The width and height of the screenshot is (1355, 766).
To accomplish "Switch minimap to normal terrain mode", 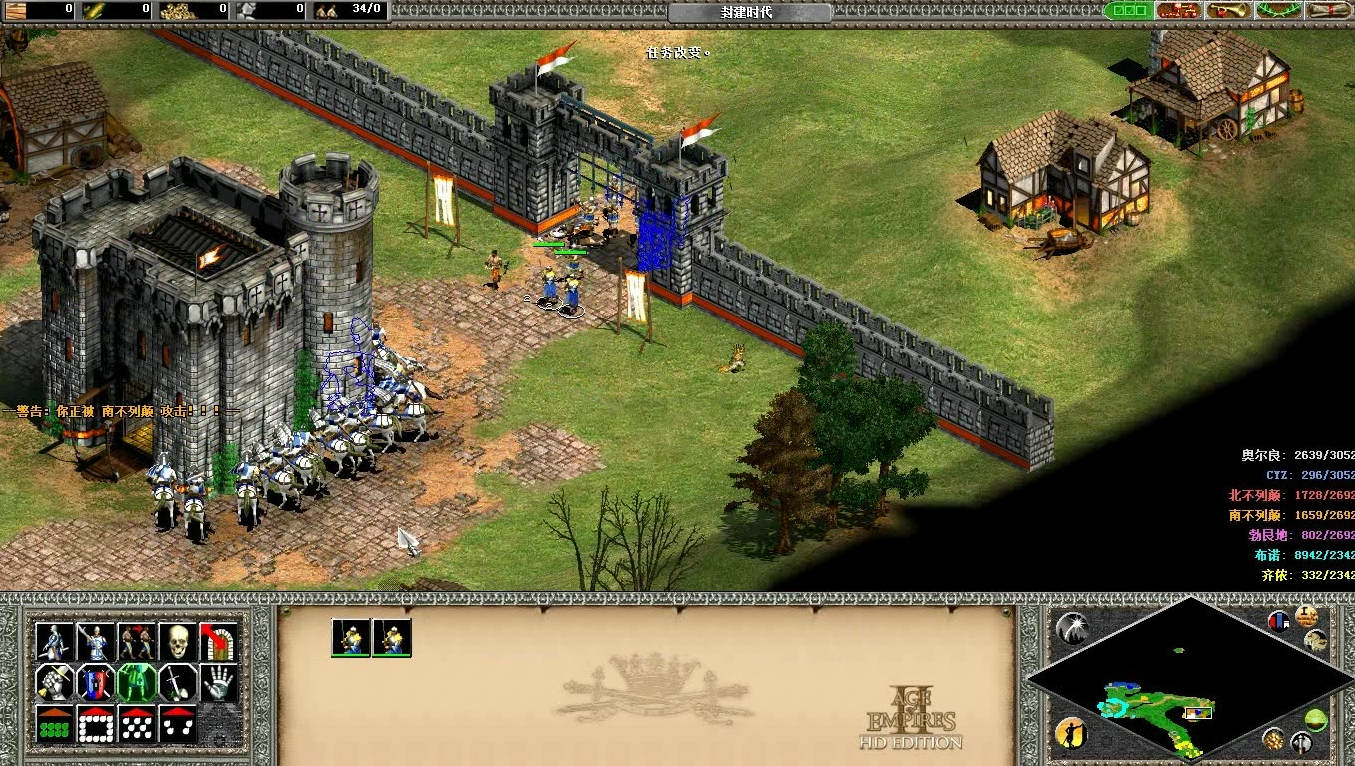I will [x=1316, y=720].
